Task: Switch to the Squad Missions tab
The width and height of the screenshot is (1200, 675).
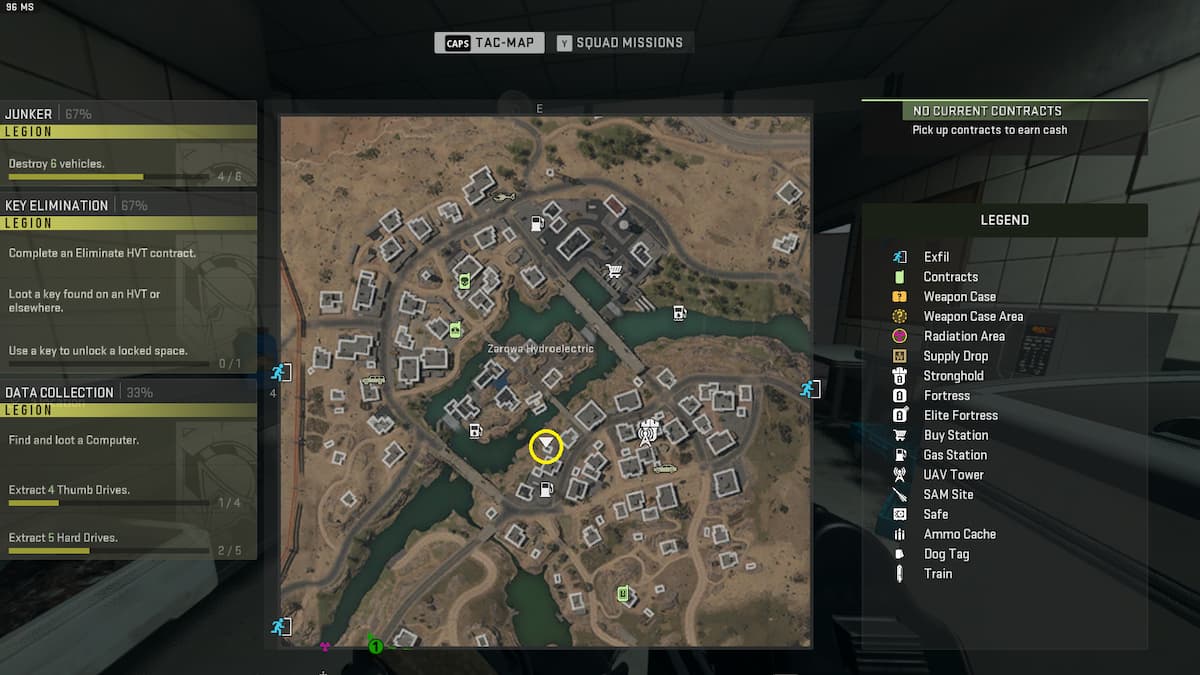Action: [620, 43]
